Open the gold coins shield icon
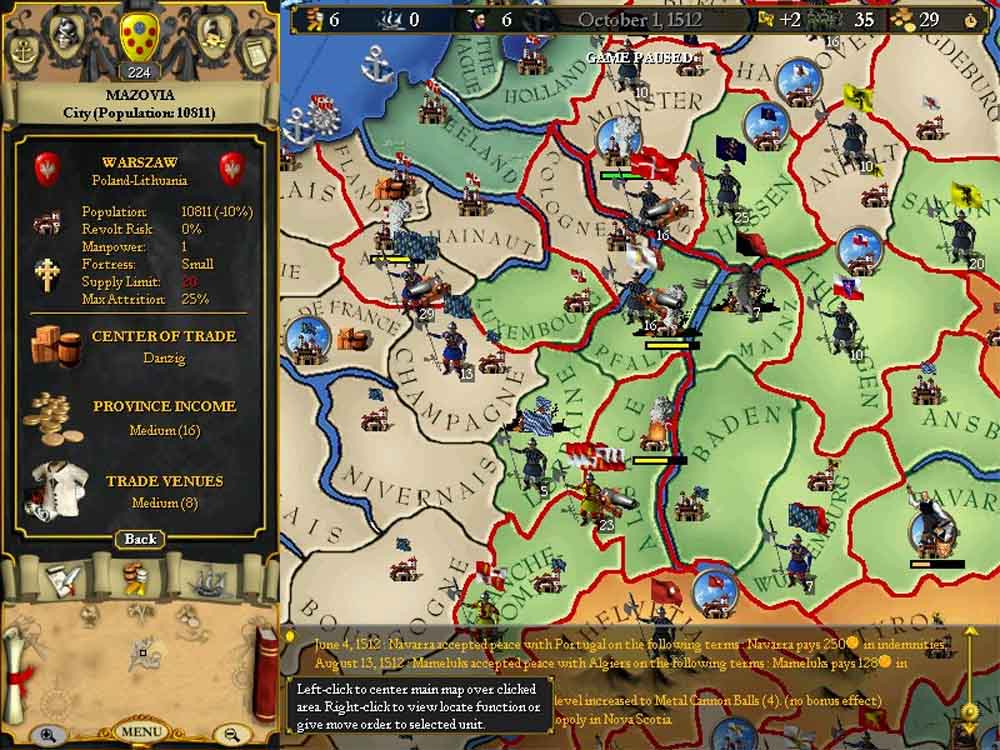1000x750 pixels. pyautogui.click(x=211, y=33)
